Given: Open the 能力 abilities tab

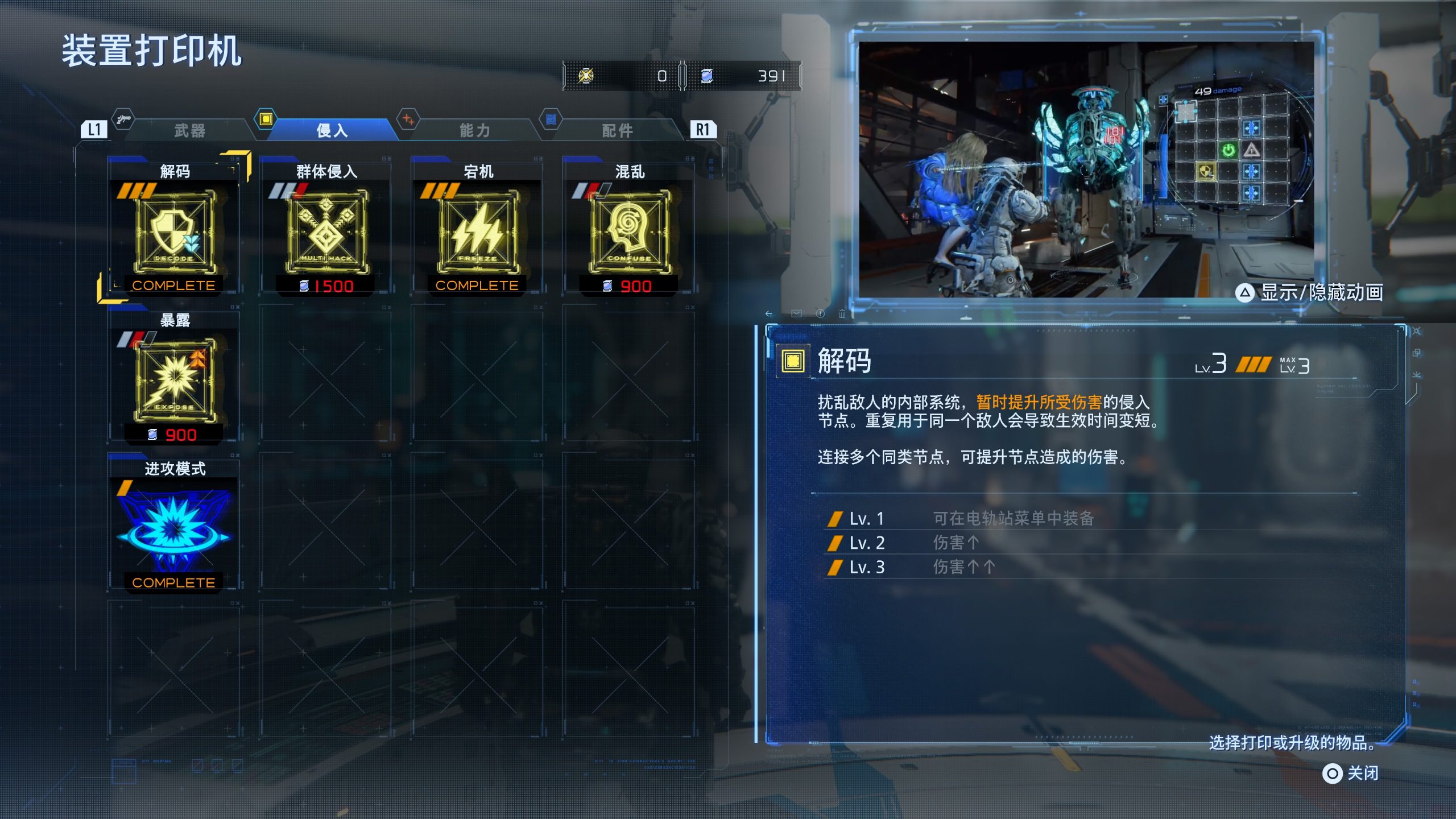Looking at the screenshot, I should pyautogui.click(x=475, y=131).
